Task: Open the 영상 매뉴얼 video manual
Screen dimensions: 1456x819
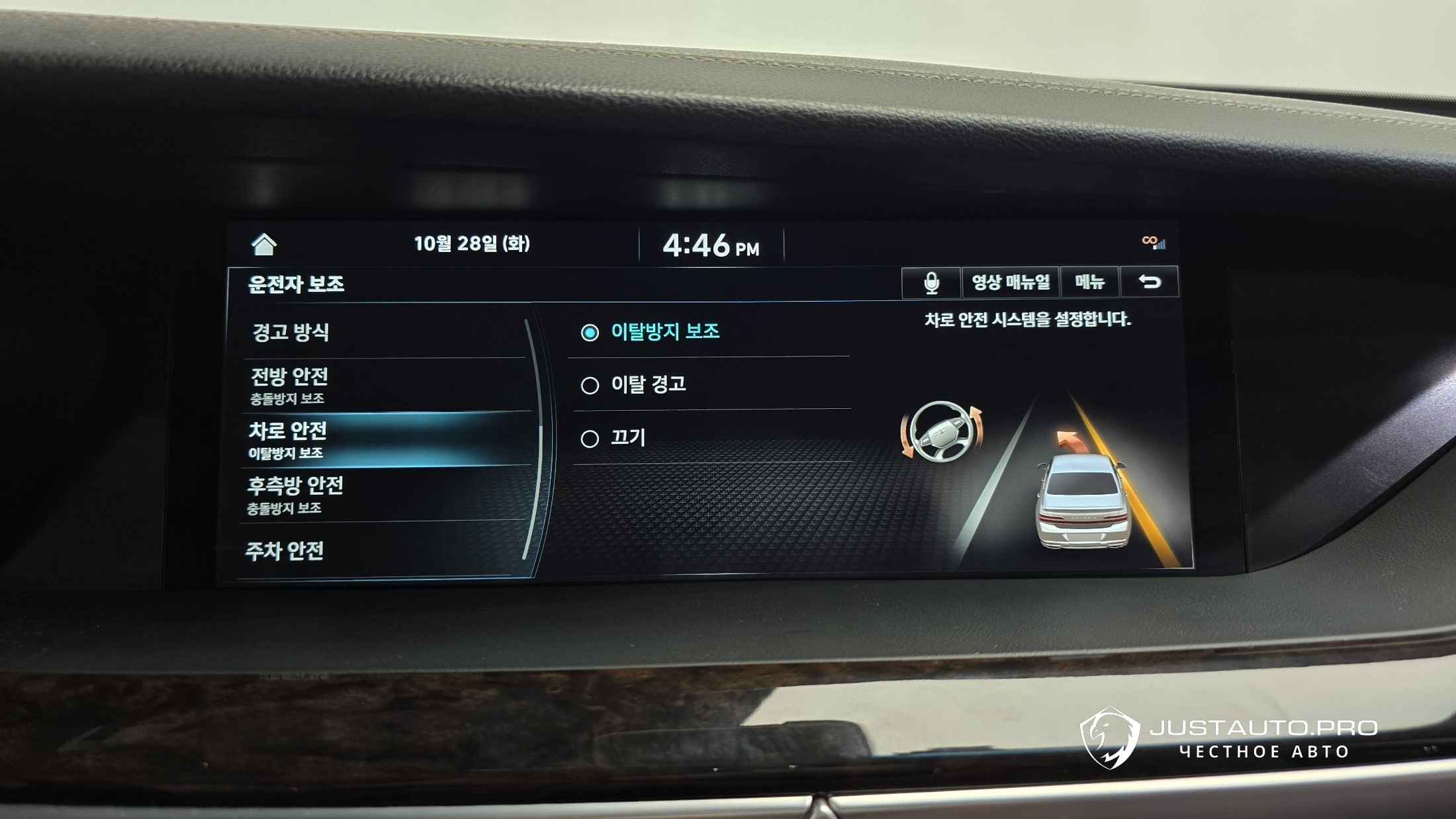Action: point(1010,282)
